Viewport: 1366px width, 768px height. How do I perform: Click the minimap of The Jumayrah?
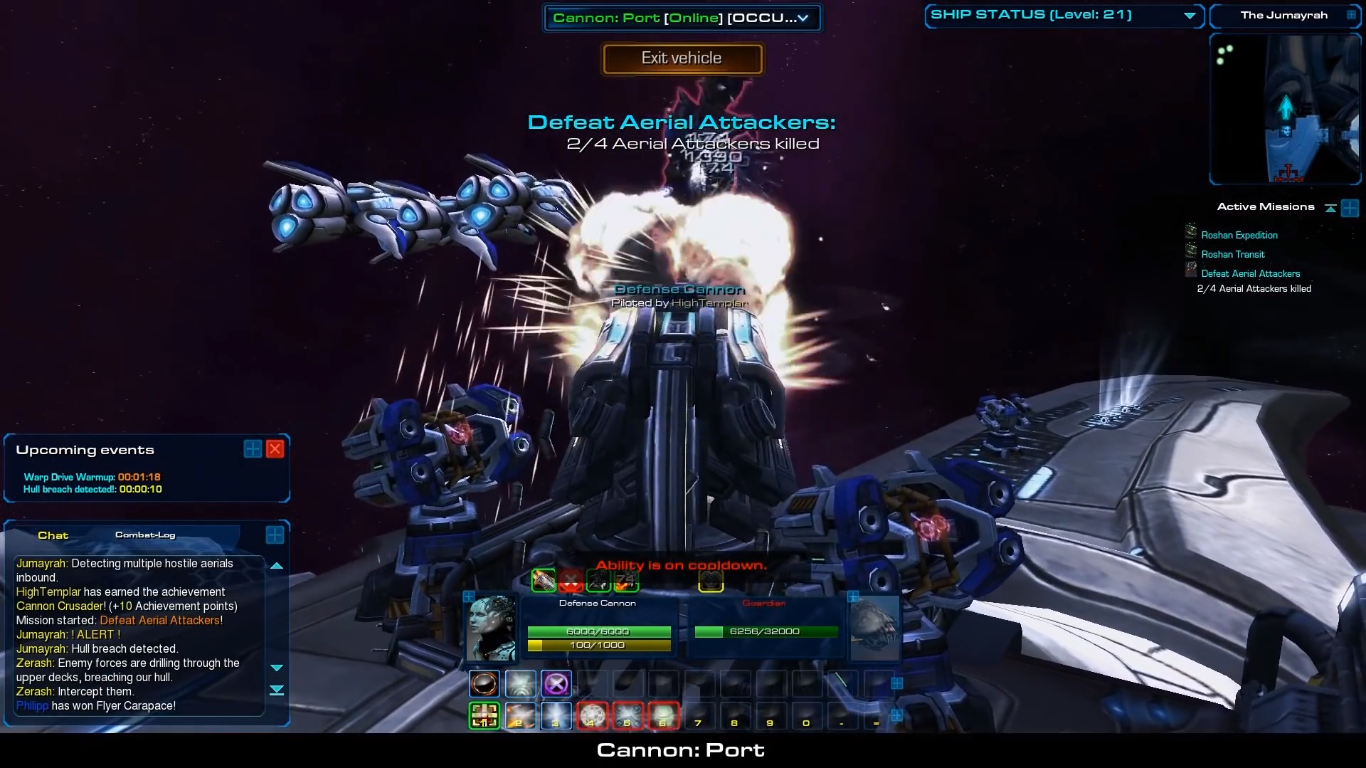click(1284, 108)
